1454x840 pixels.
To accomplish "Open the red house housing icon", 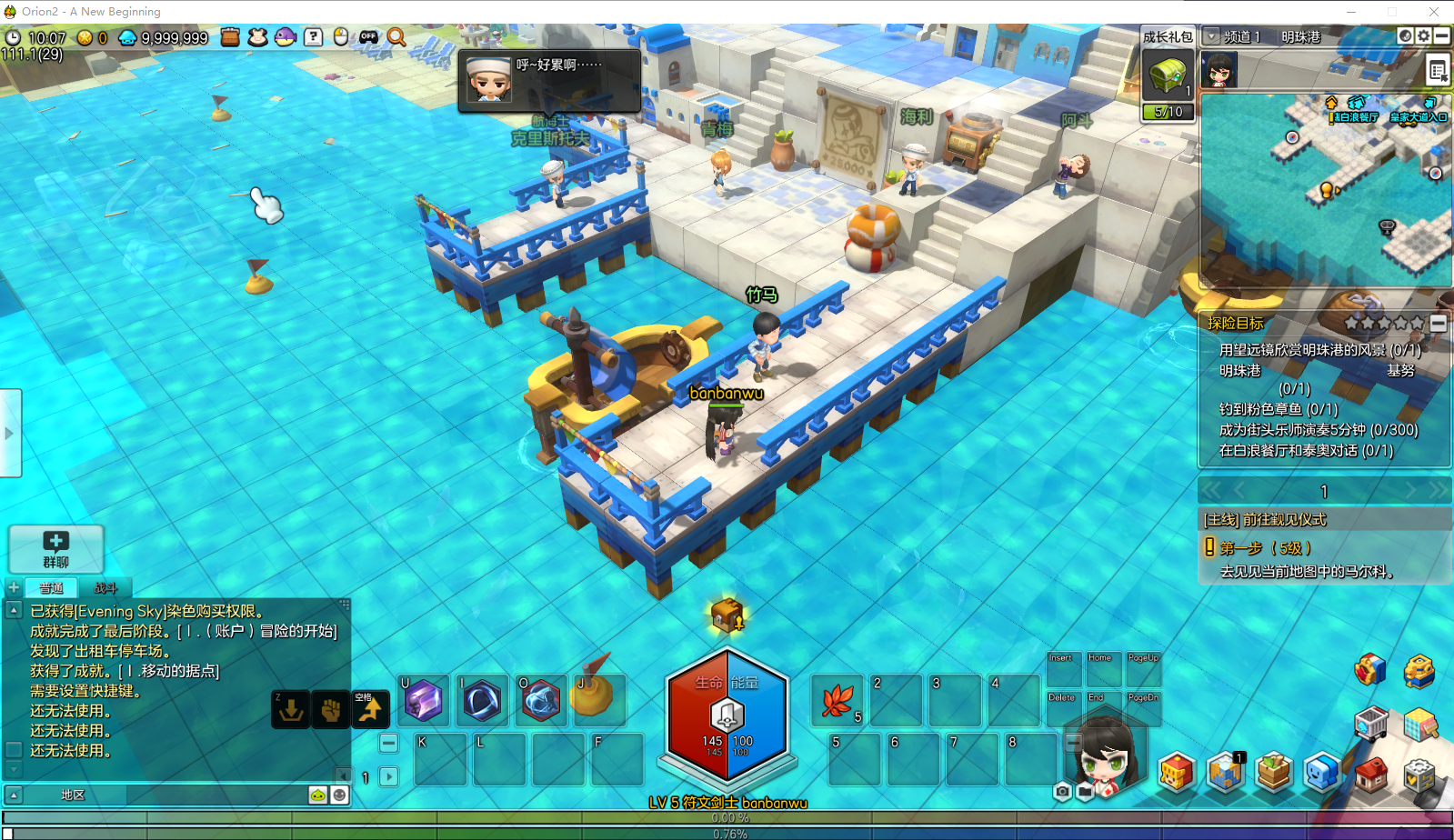I will (x=1371, y=774).
